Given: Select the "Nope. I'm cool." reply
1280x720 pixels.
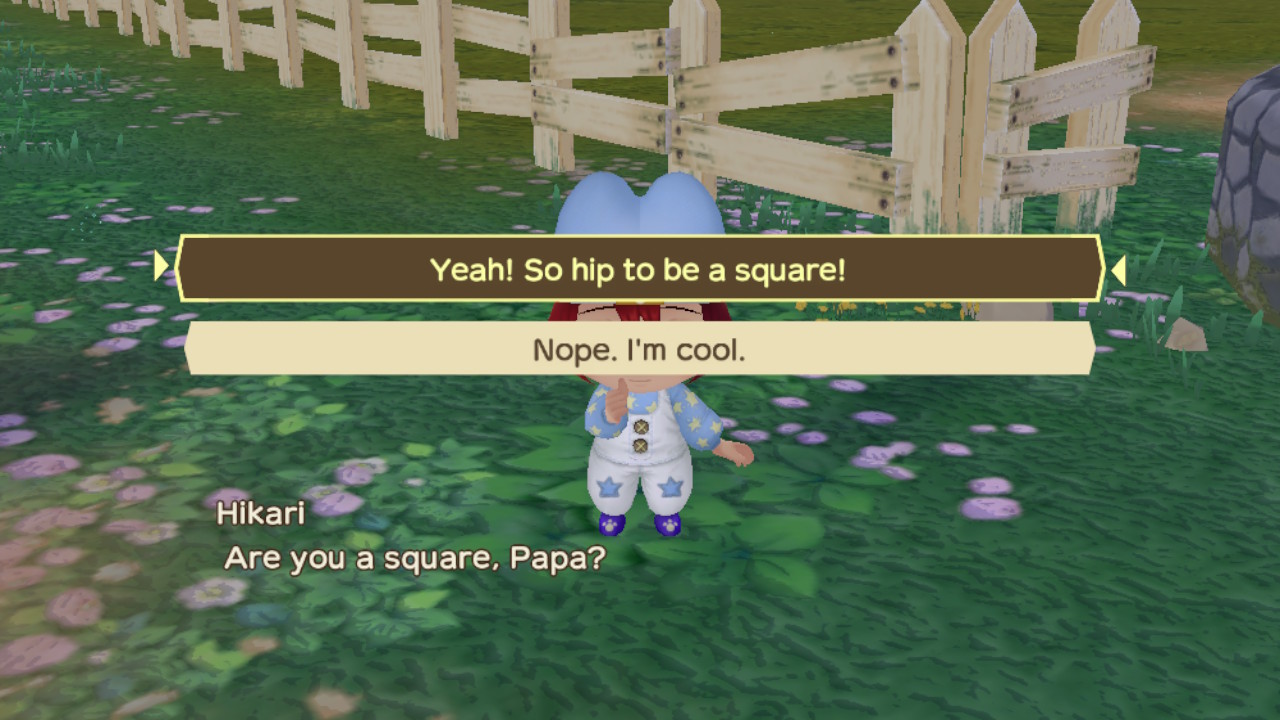Looking at the screenshot, I should point(638,349).
